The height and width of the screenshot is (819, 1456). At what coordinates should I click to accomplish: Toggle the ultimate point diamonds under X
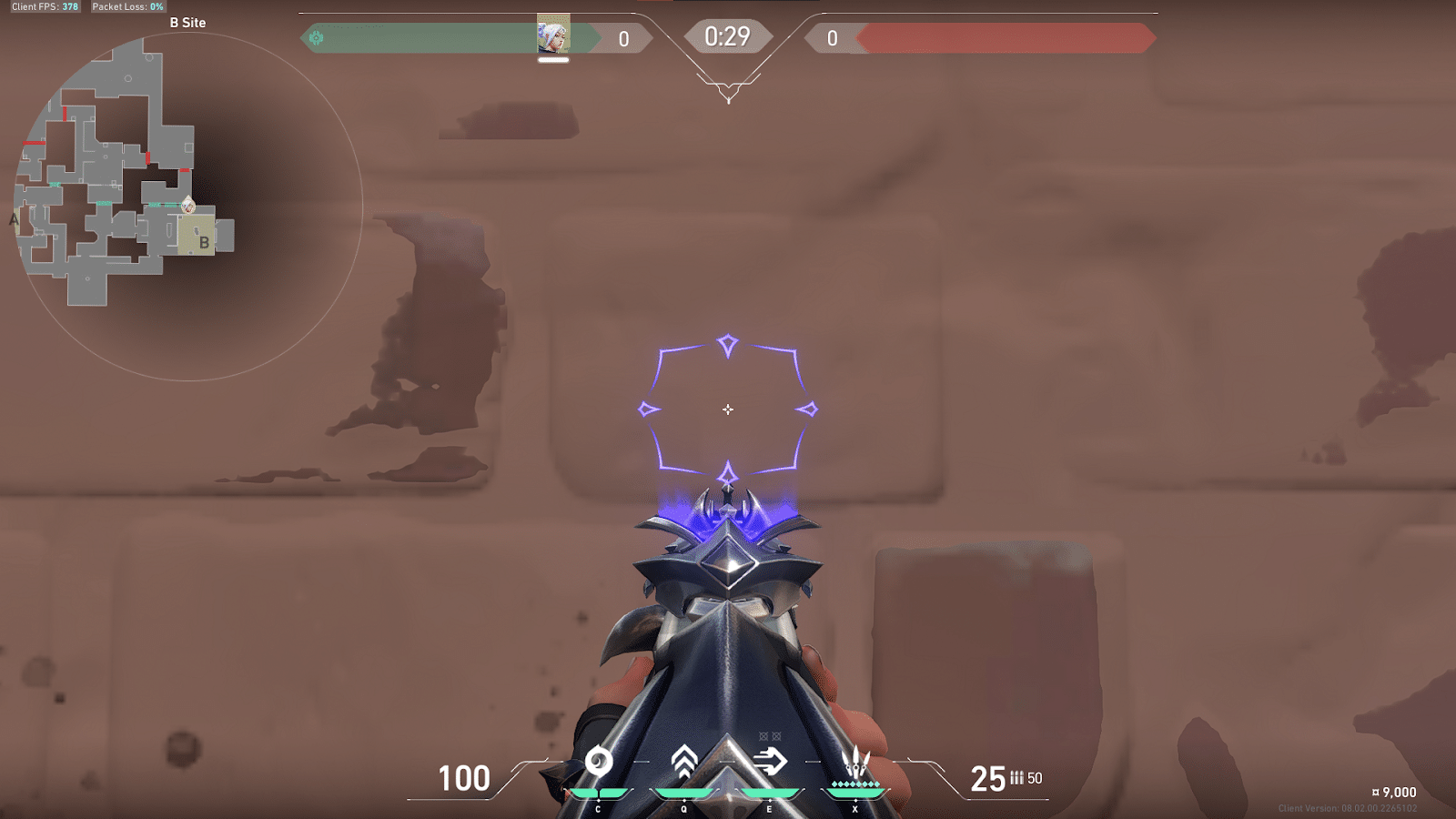point(856,784)
